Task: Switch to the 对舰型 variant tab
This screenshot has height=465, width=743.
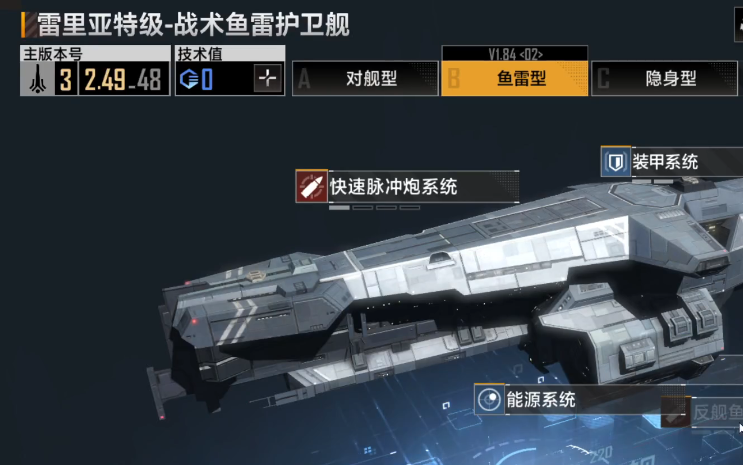Action: click(x=362, y=79)
